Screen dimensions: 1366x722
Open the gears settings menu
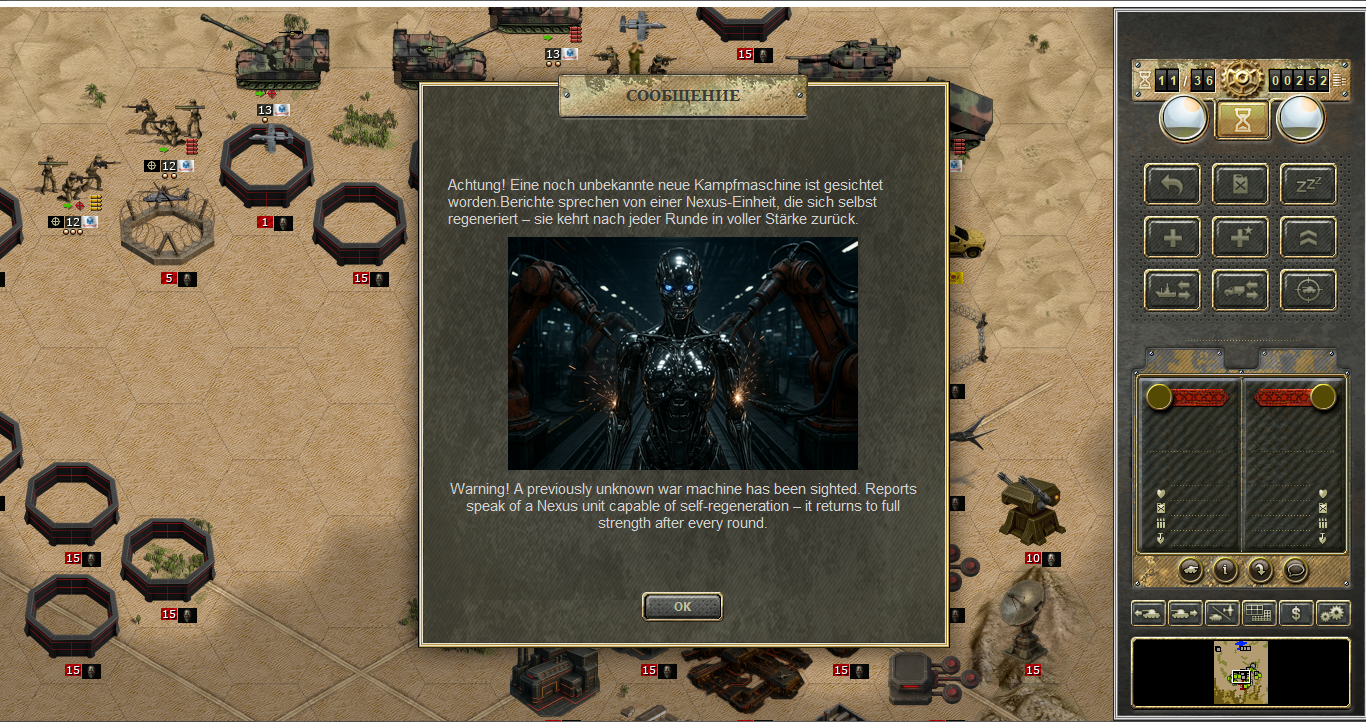click(1333, 613)
